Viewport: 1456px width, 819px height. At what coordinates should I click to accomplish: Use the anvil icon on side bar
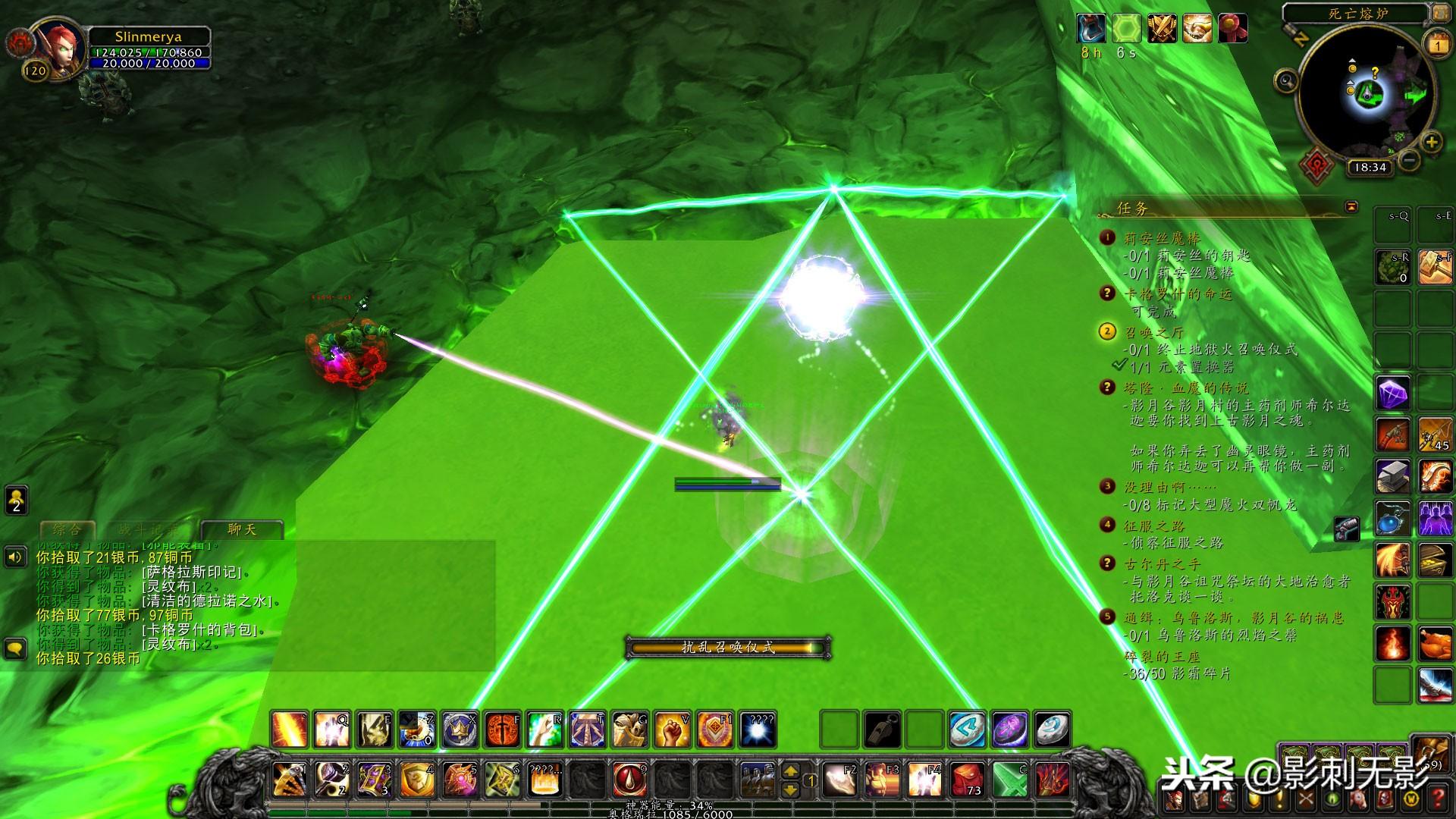tap(1393, 477)
